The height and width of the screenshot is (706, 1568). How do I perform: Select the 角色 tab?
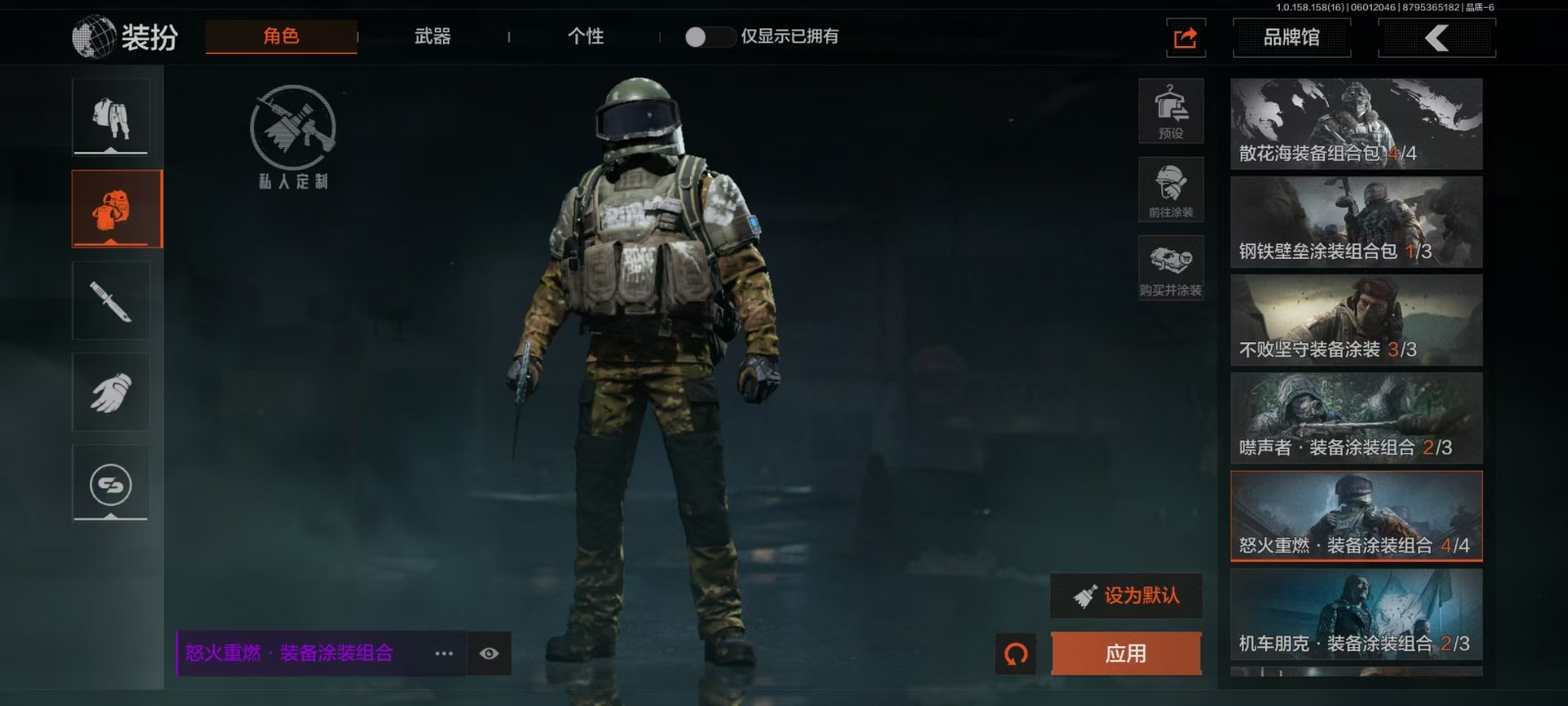[x=280, y=36]
